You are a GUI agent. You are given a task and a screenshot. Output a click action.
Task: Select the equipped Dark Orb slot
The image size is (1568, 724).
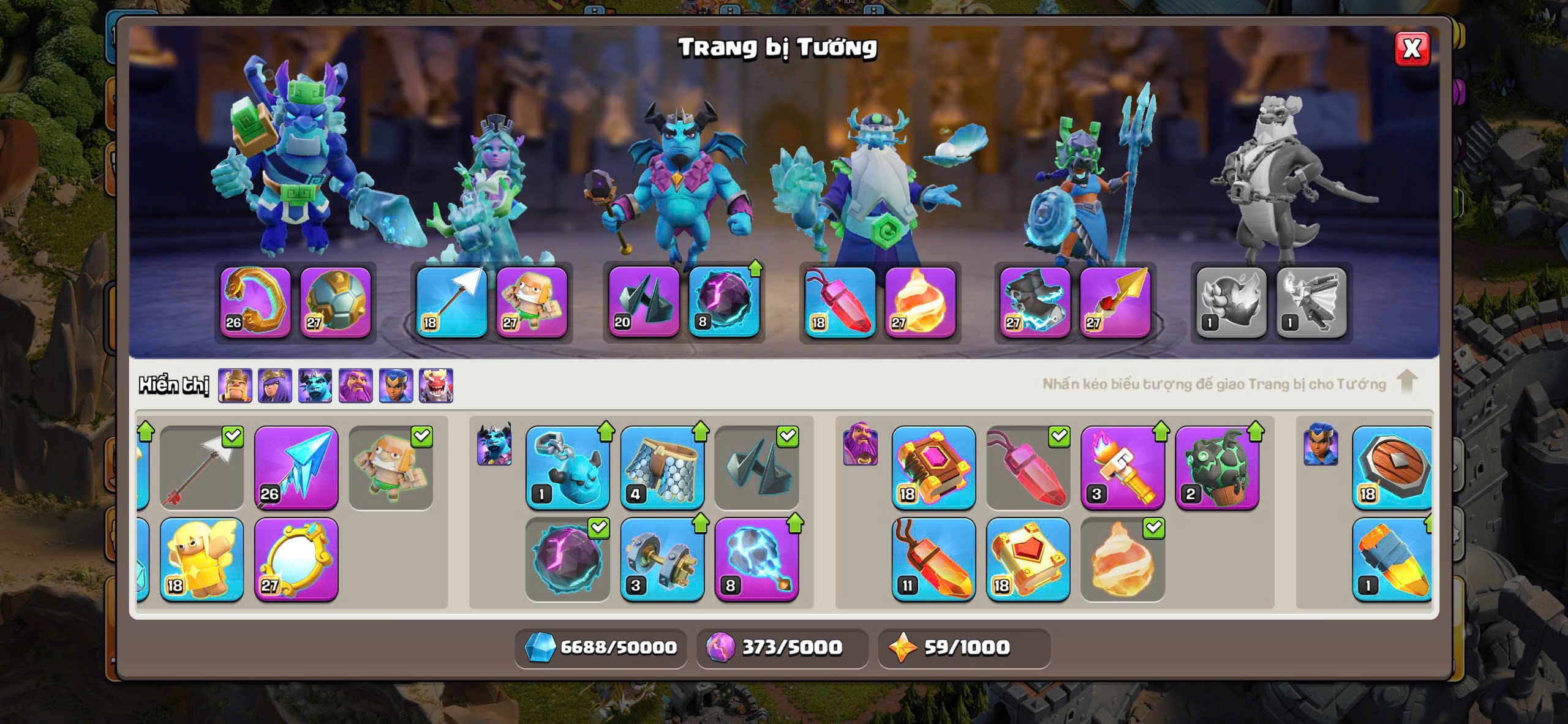[x=724, y=302]
